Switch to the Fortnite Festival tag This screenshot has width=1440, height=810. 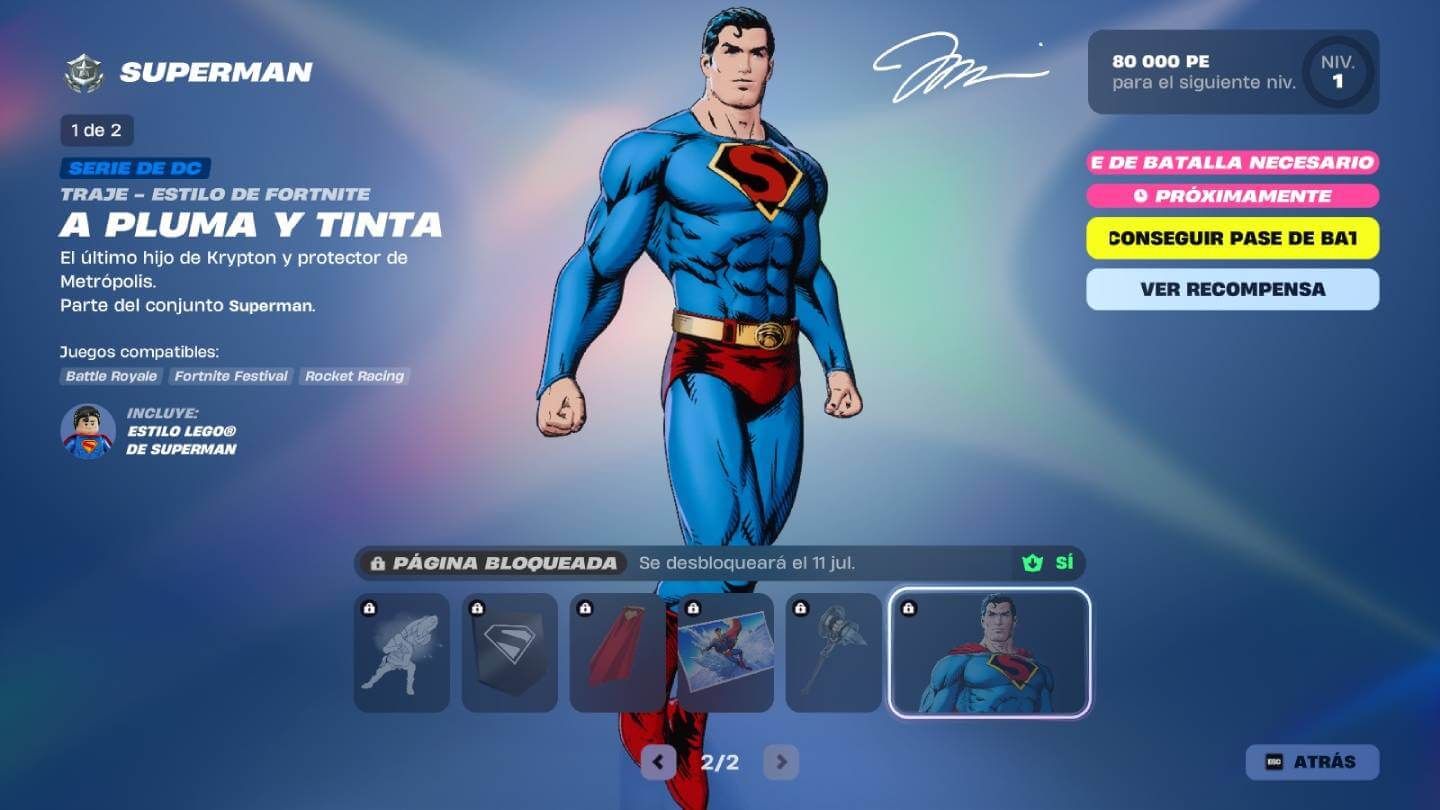click(x=231, y=376)
